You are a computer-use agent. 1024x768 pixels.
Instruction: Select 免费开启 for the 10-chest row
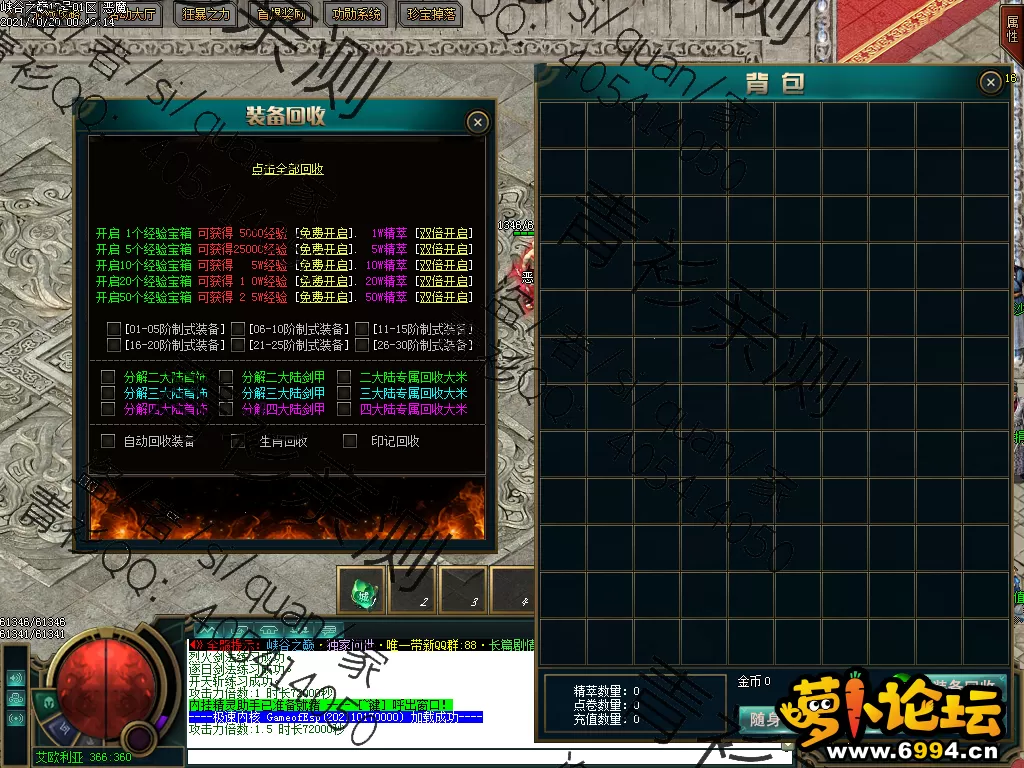pos(324,265)
